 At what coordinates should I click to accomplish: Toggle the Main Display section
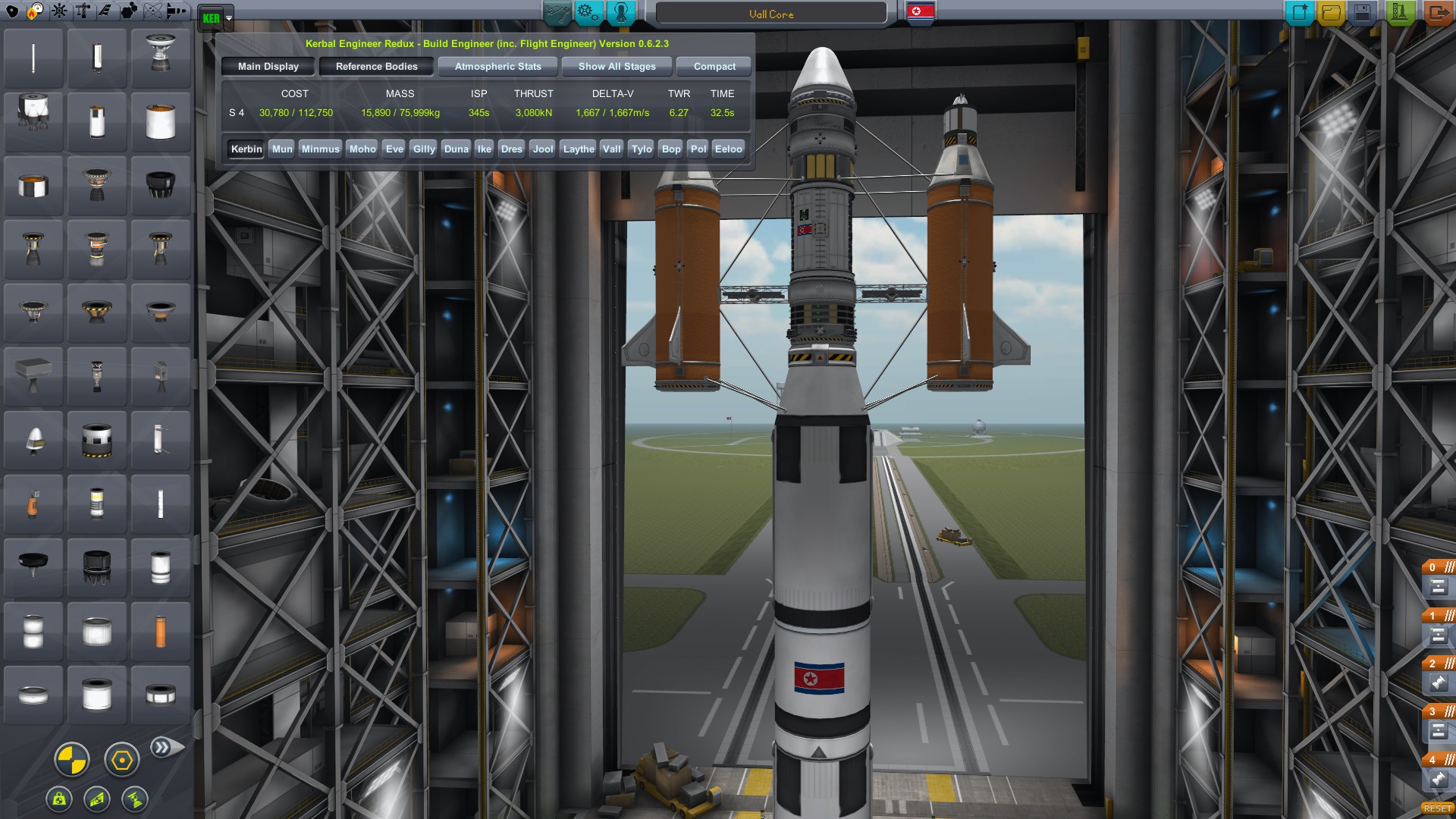click(268, 67)
